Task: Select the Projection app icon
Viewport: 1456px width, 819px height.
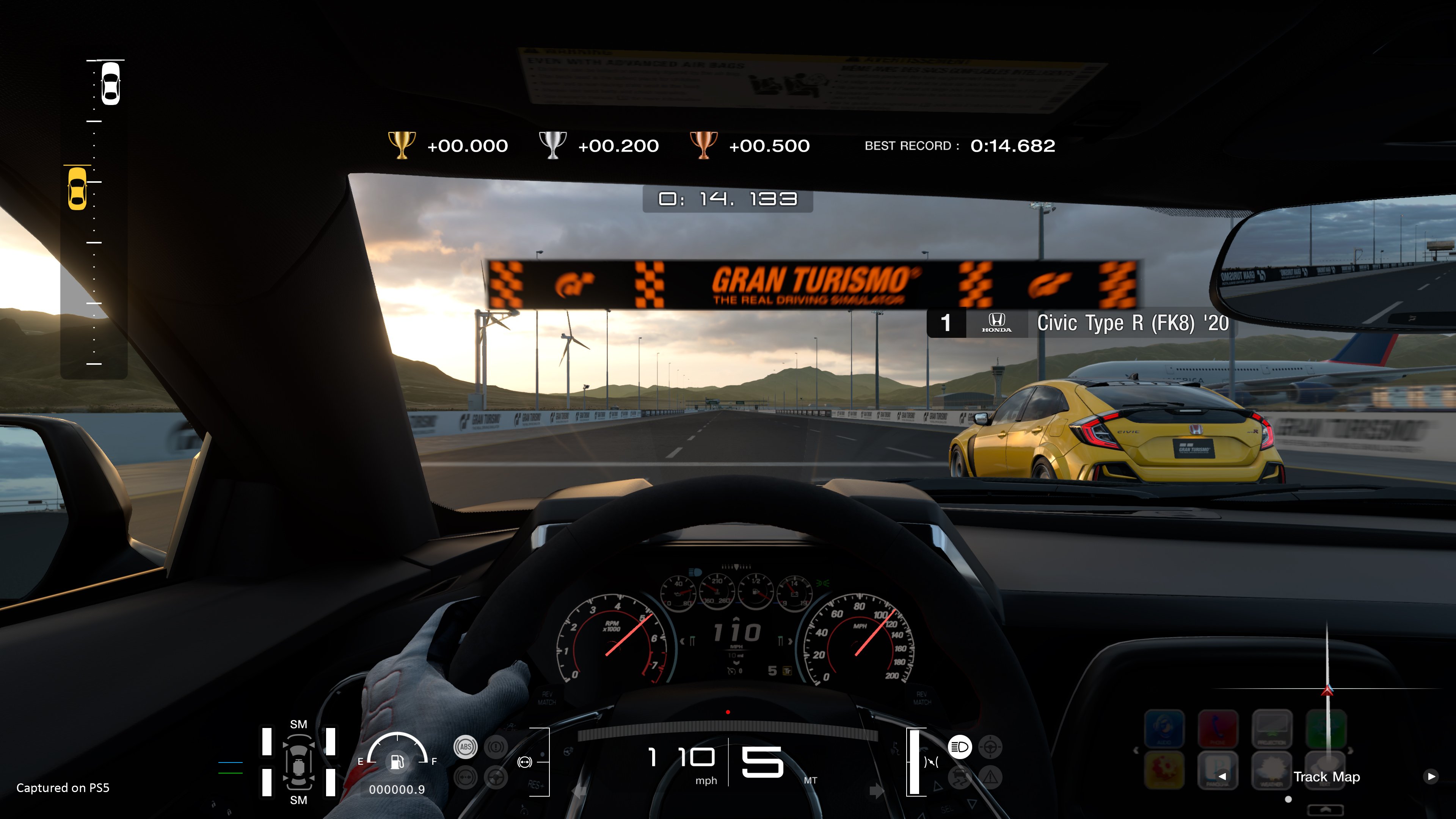Action: [x=1272, y=728]
